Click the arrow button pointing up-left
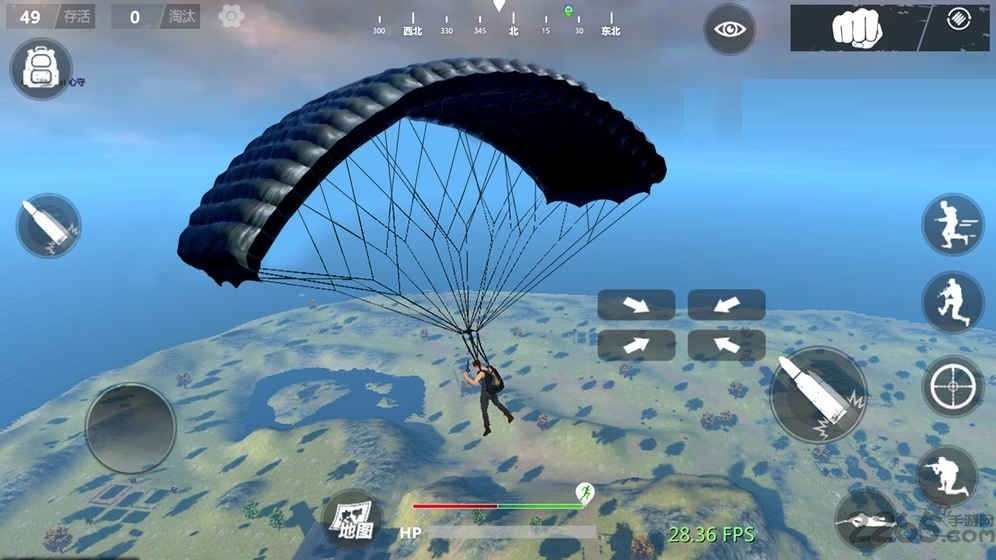The image size is (996, 560). click(726, 345)
